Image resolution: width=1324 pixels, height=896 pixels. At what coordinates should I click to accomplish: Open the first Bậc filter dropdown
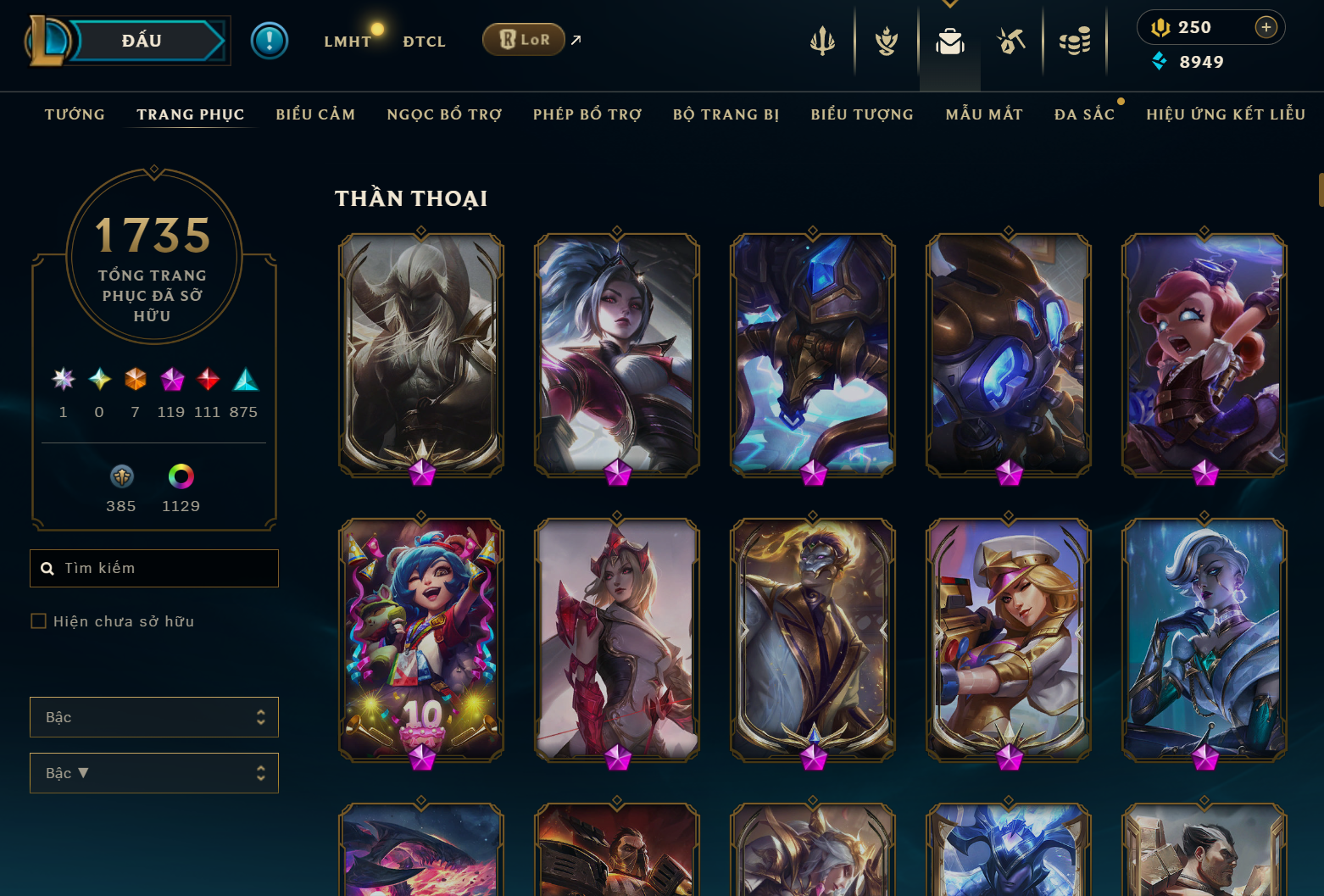[154, 716]
